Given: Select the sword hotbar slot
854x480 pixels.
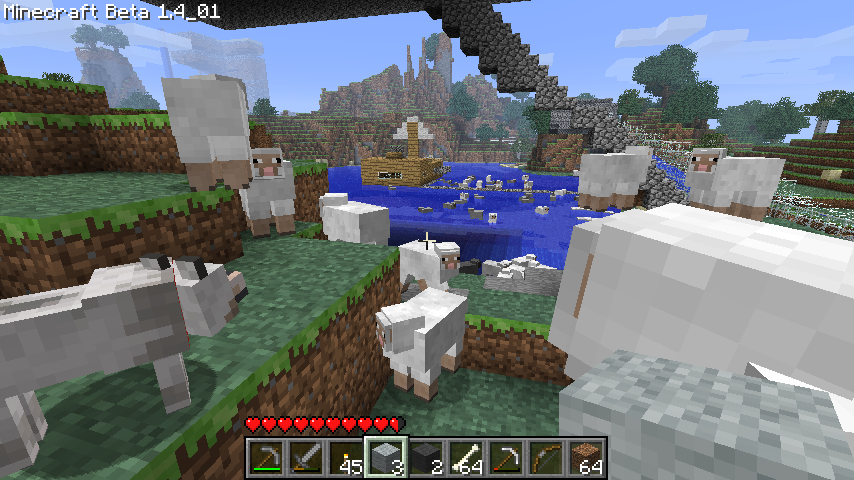Looking at the screenshot, I should click(306, 458).
